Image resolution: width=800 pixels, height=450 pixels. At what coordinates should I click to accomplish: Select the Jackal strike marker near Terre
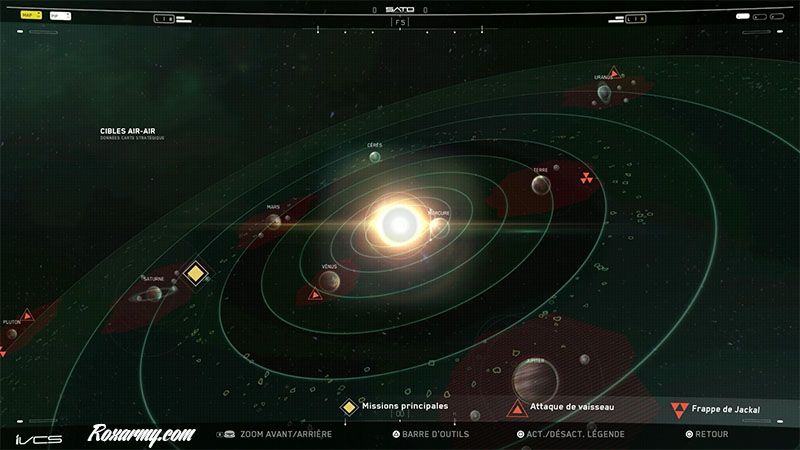586,177
